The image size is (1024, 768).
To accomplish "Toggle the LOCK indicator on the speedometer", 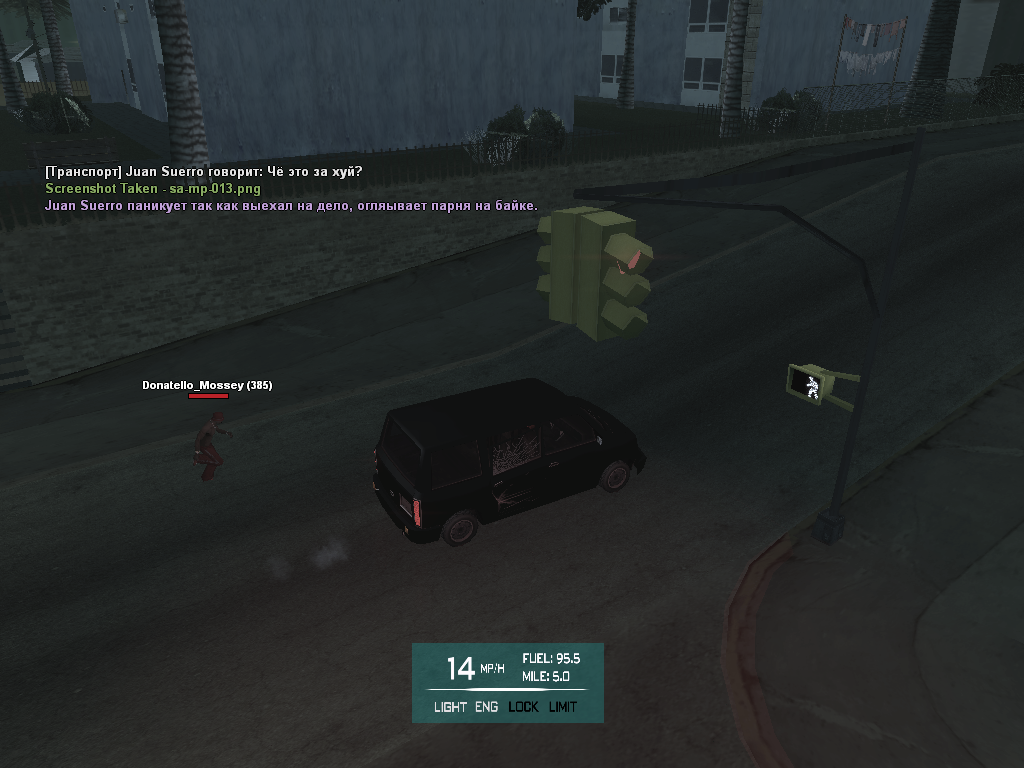I will [523, 707].
